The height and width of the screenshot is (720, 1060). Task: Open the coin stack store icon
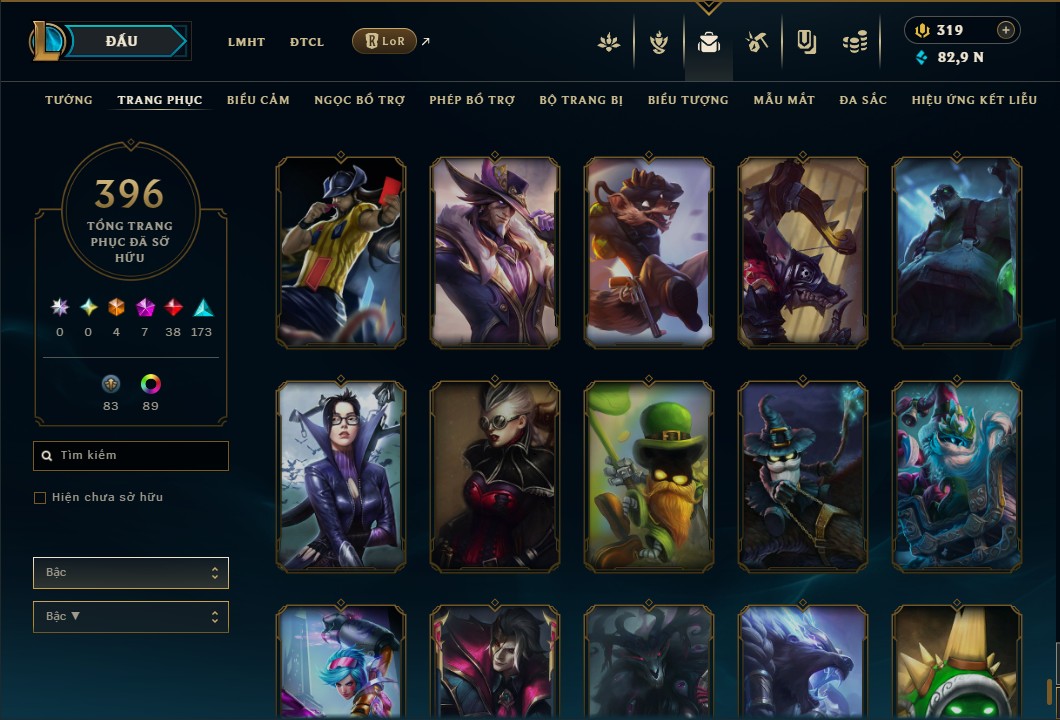(x=854, y=42)
